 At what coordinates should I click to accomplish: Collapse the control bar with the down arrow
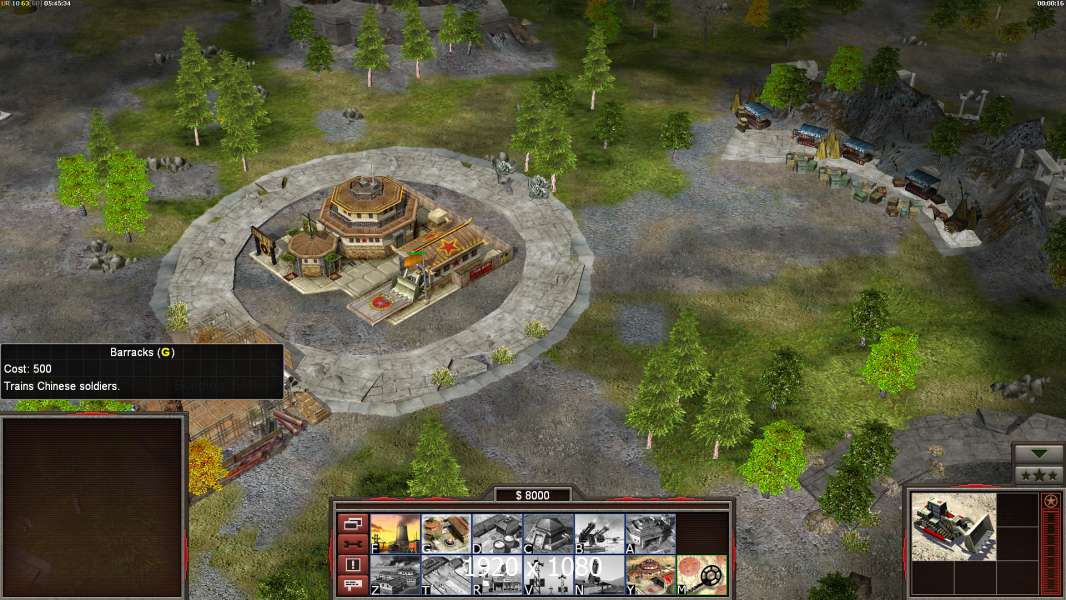pos(1039,454)
